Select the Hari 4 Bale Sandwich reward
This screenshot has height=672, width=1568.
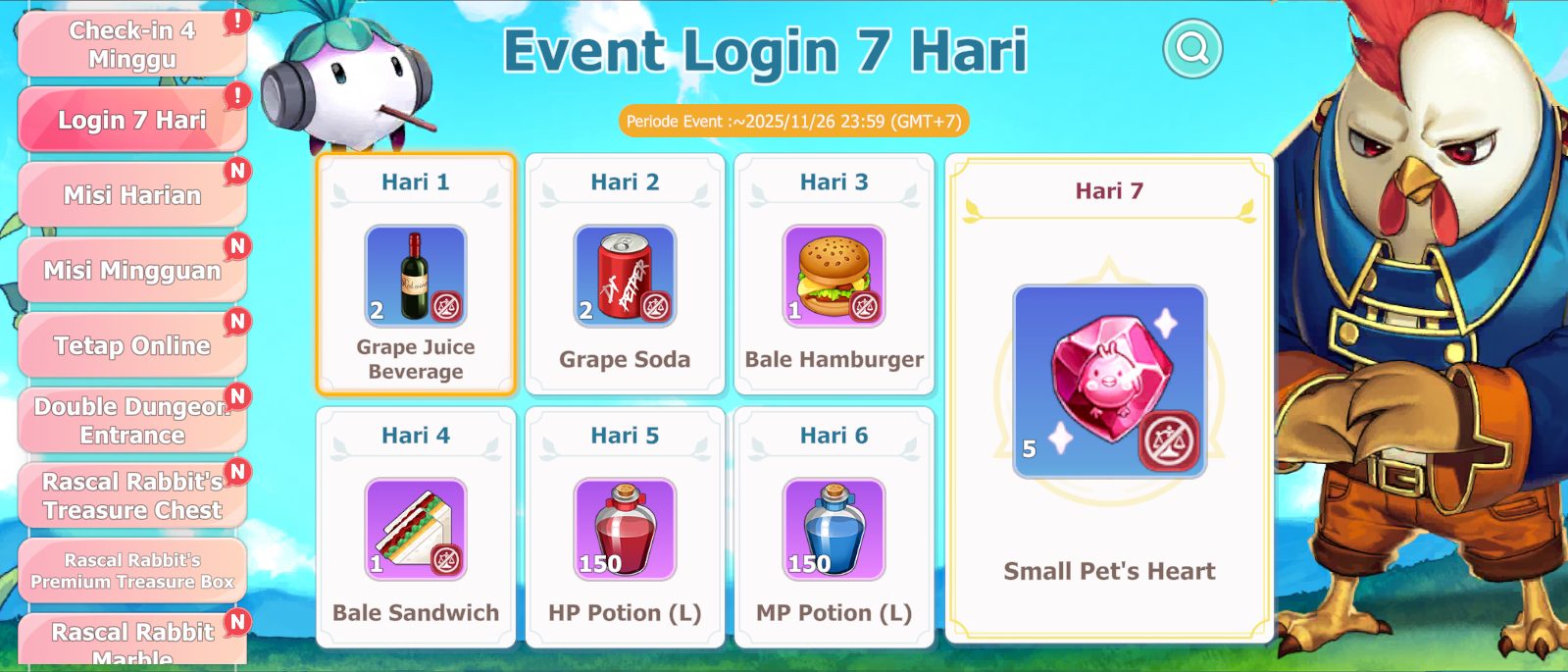pyautogui.click(x=416, y=529)
